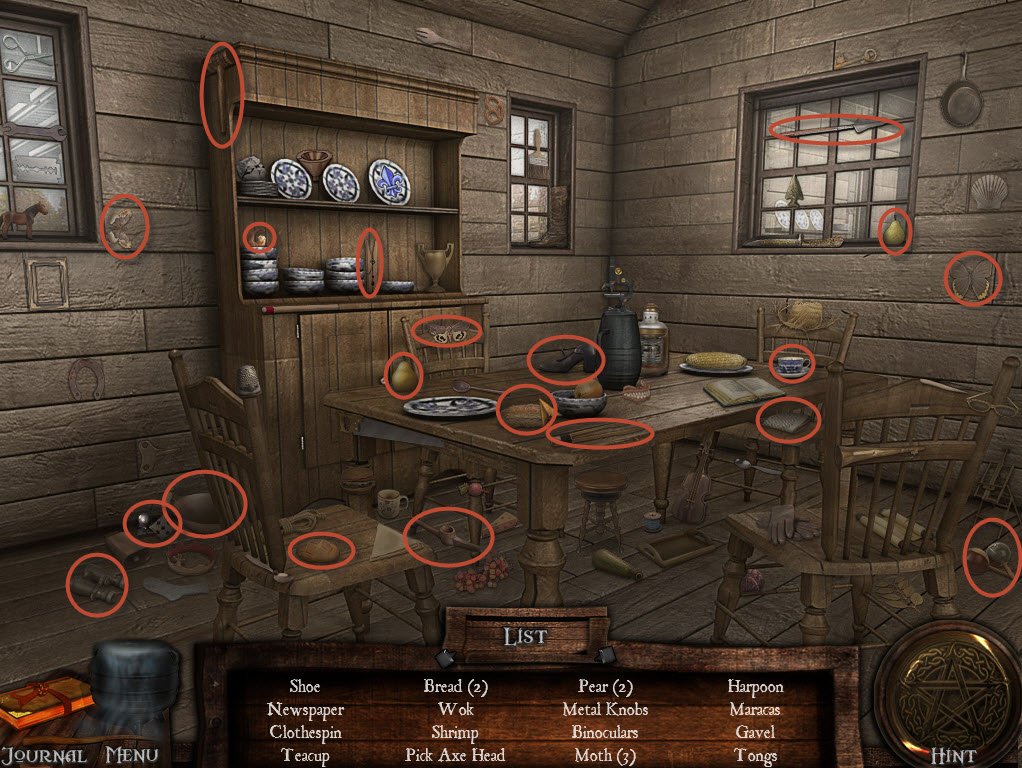Click the List header plaque
Image resolution: width=1022 pixels, height=768 pixels.
coord(525,636)
